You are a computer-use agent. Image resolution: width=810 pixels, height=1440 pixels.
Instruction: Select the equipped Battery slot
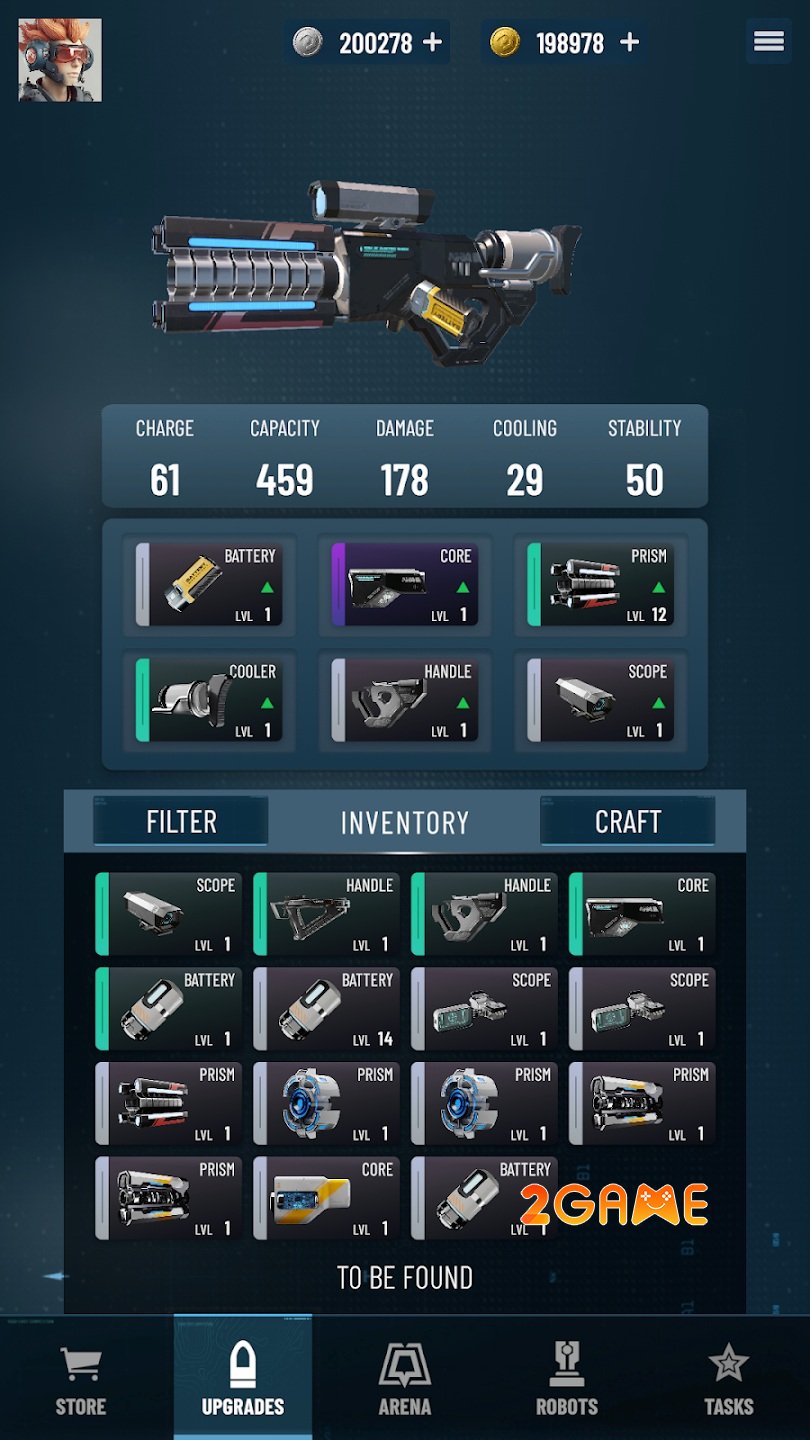click(209, 585)
